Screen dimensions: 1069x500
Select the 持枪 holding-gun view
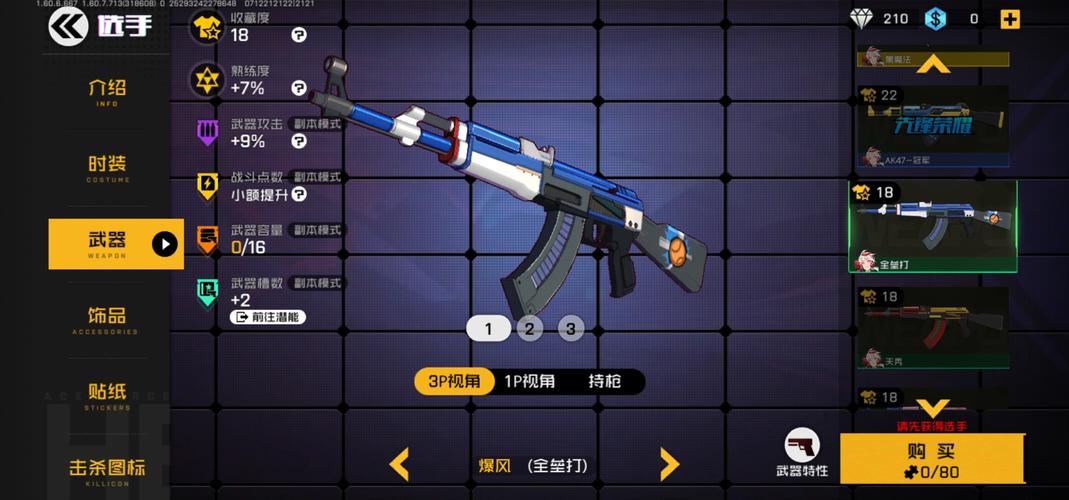(x=604, y=381)
